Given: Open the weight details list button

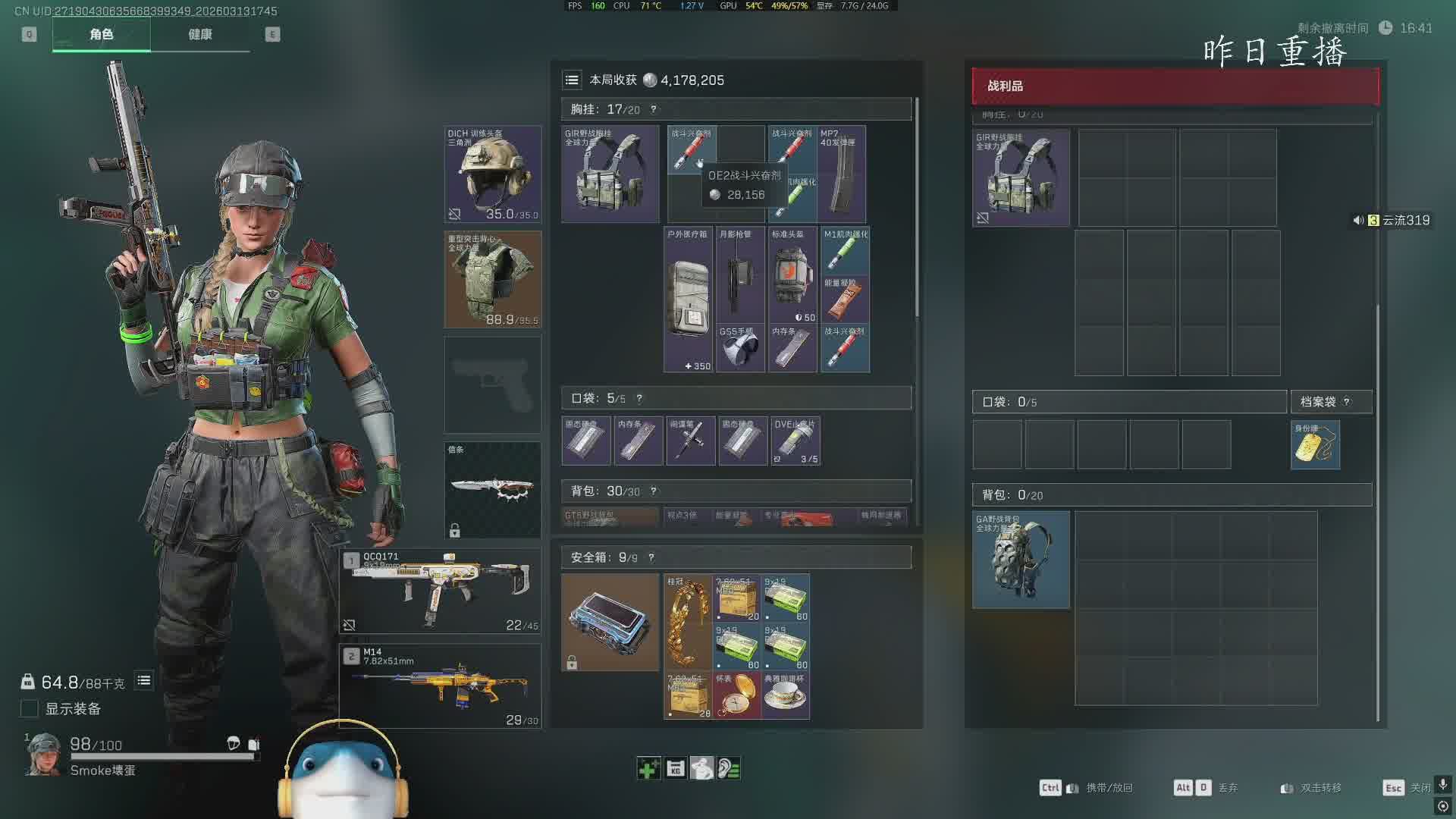Looking at the screenshot, I should (x=143, y=681).
